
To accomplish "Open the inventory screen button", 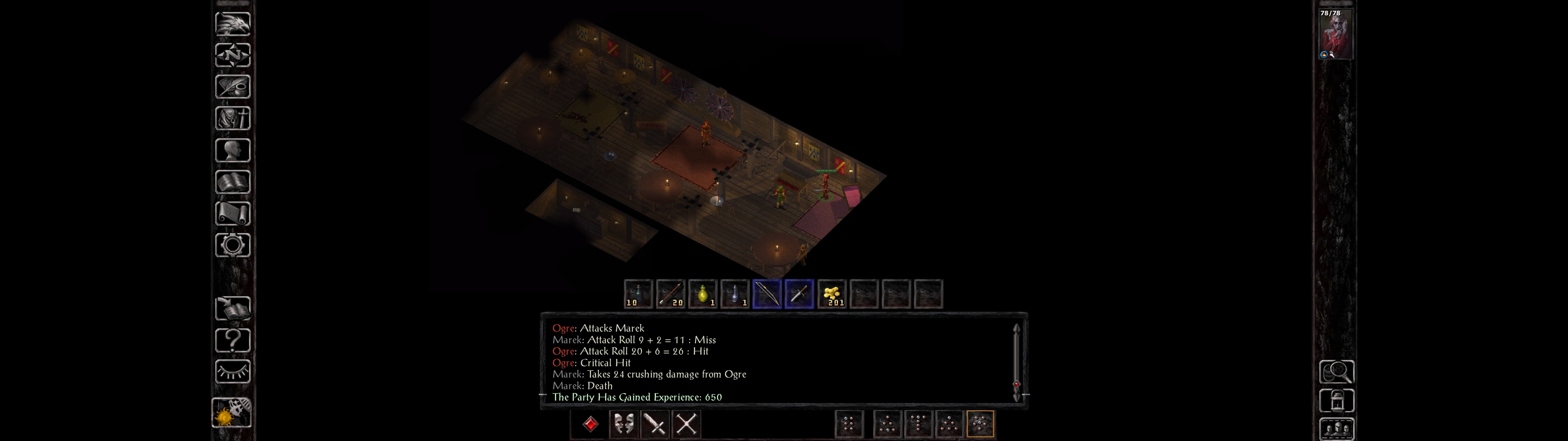I will tap(232, 119).
